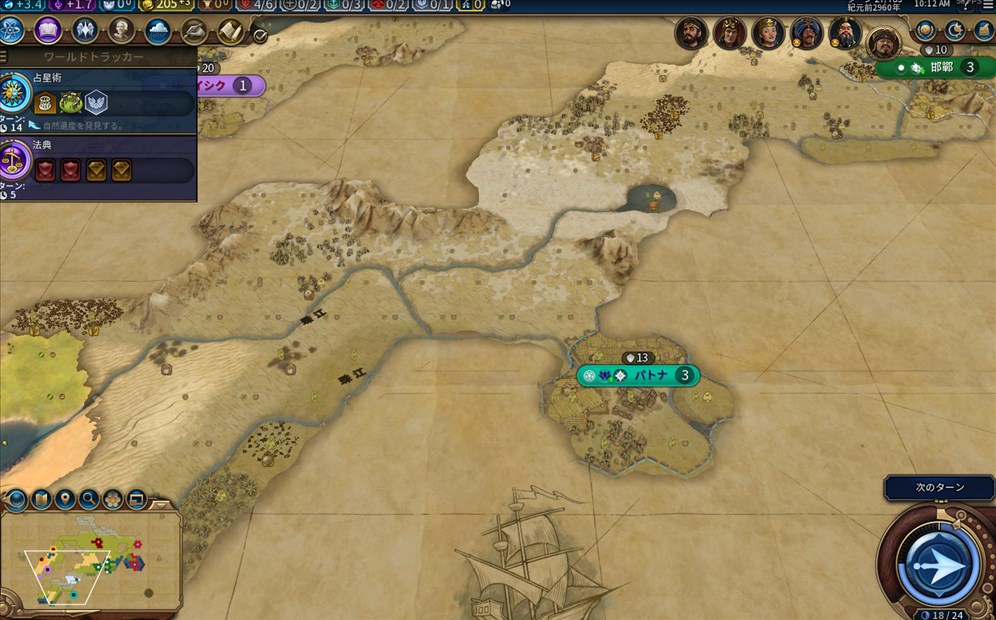Open the map search magnifier button
Viewport: 996px width, 620px height.
[89, 498]
